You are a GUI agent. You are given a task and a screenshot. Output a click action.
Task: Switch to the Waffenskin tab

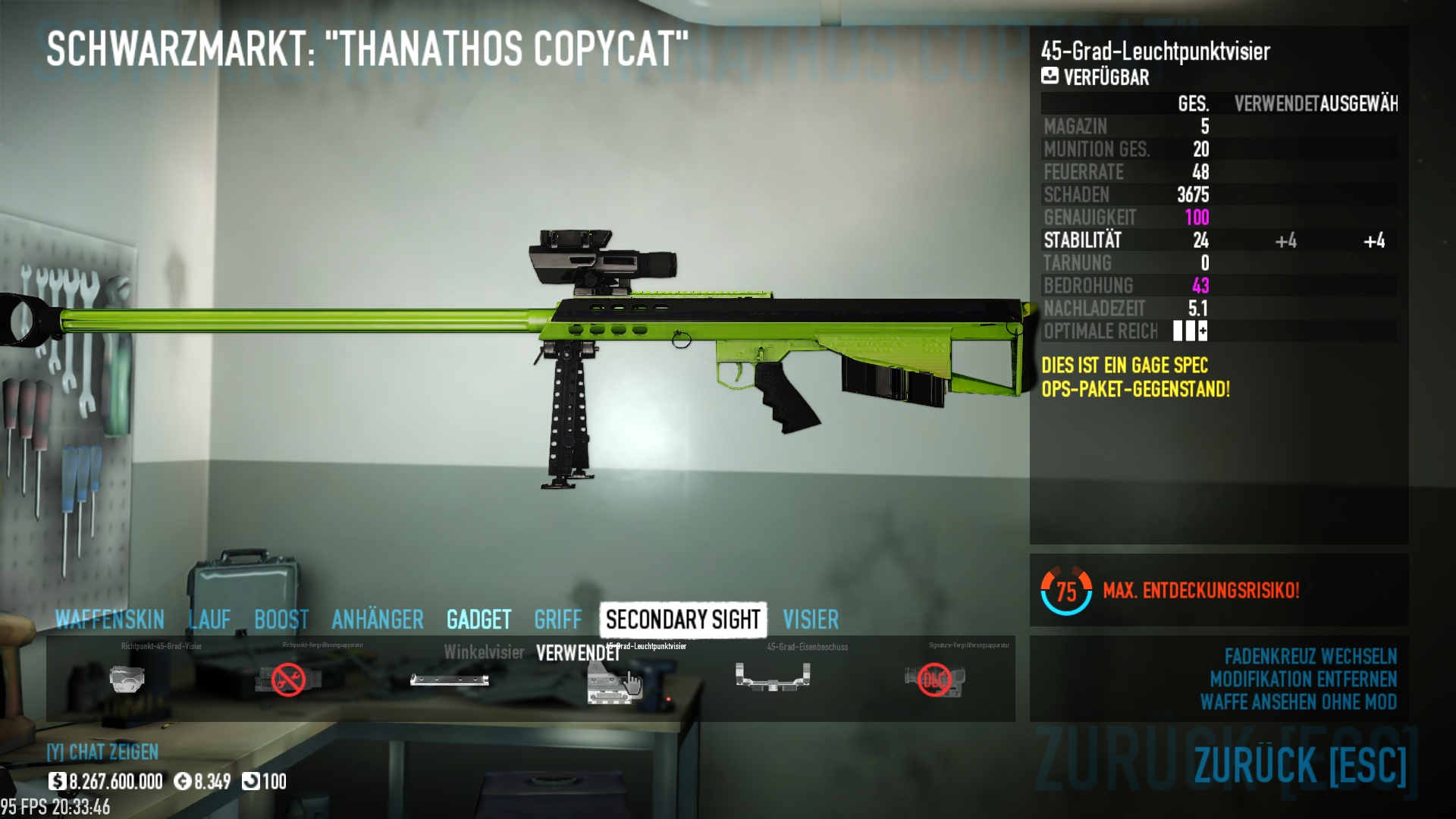click(x=110, y=620)
